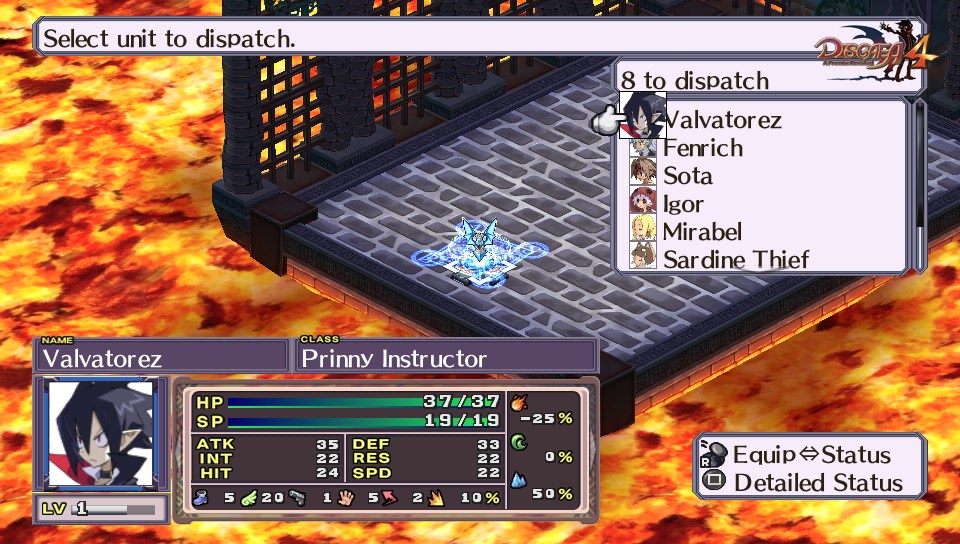
Task: Pick Sota in the unit list
Action: [x=687, y=176]
